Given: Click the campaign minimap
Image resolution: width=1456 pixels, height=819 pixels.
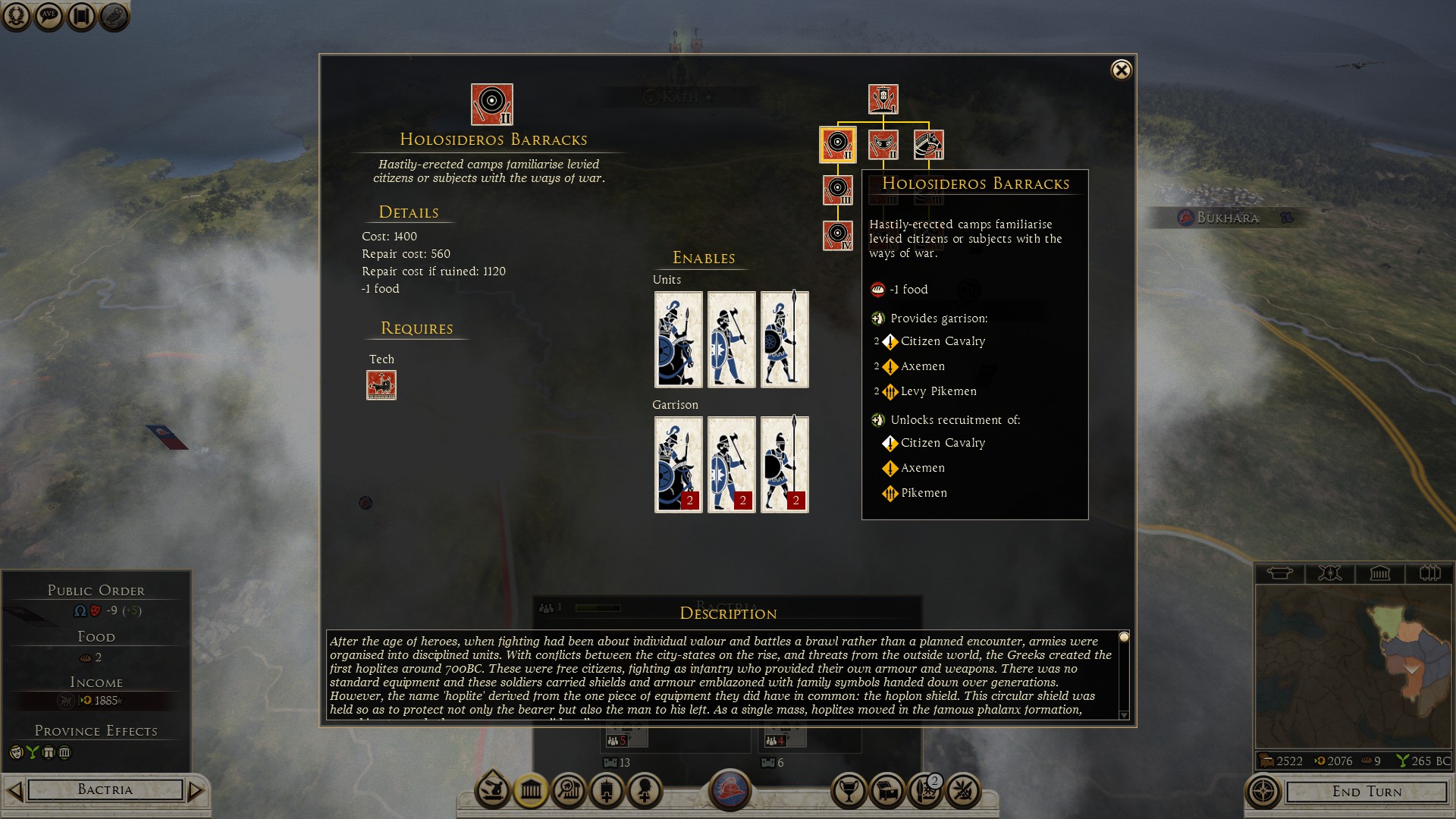Looking at the screenshot, I should pos(1353,666).
